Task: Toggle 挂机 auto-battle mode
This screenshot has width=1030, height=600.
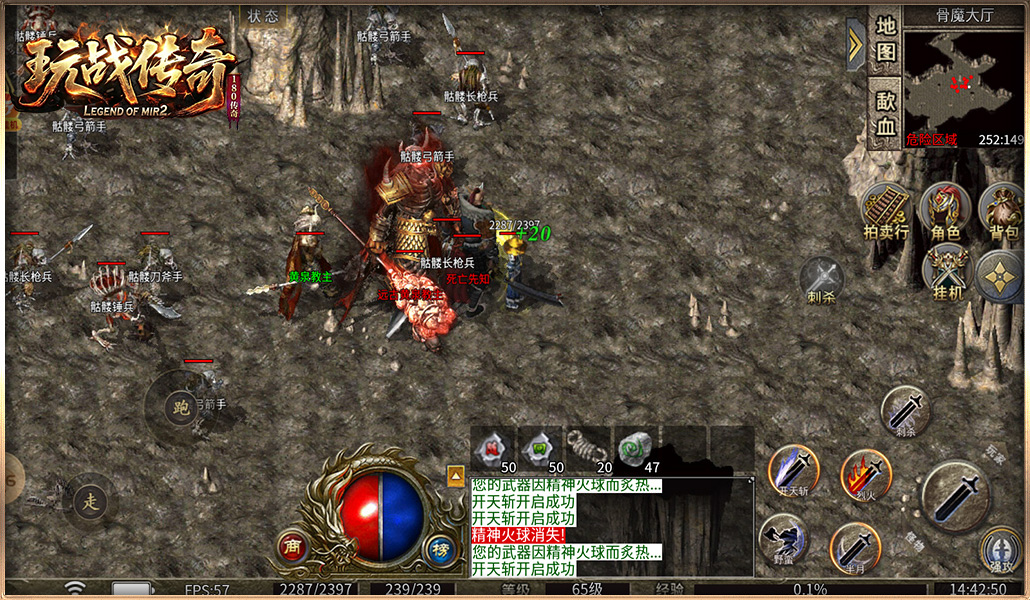Action: (x=946, y=272)
